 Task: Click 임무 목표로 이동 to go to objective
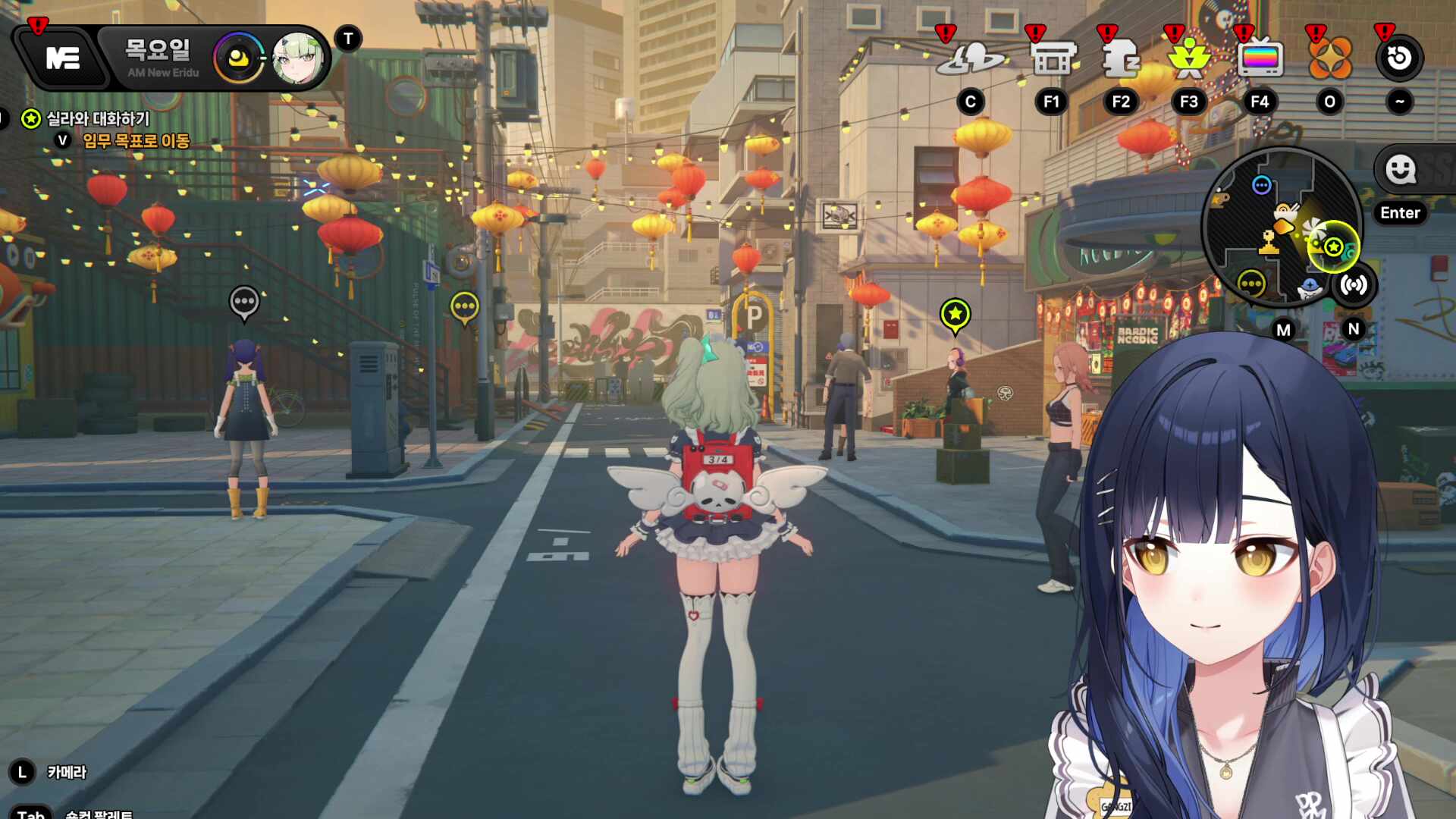[135, 141]
